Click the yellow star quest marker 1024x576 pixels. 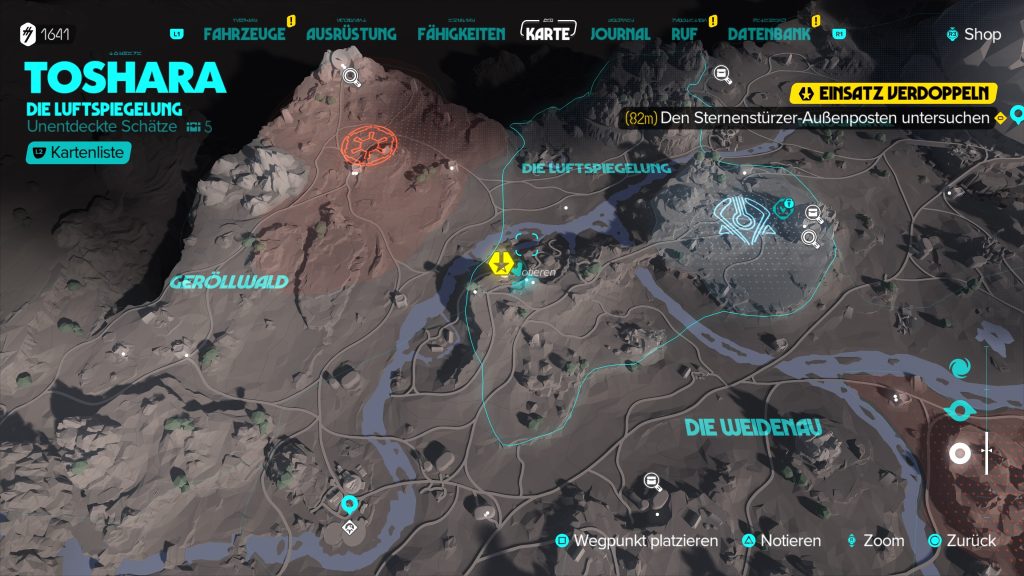pyautogui.click(x=500, y=264)
